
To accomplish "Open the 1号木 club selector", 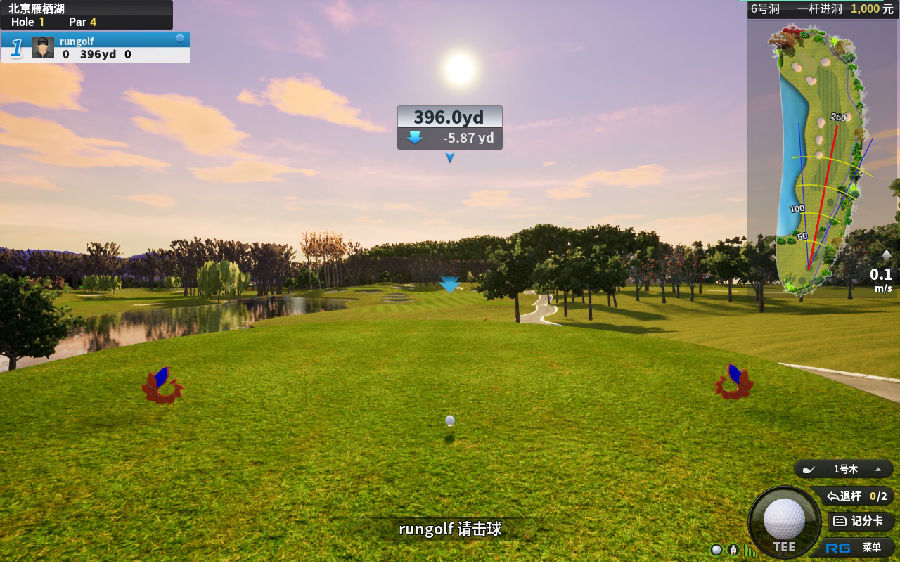I will 844,469.
